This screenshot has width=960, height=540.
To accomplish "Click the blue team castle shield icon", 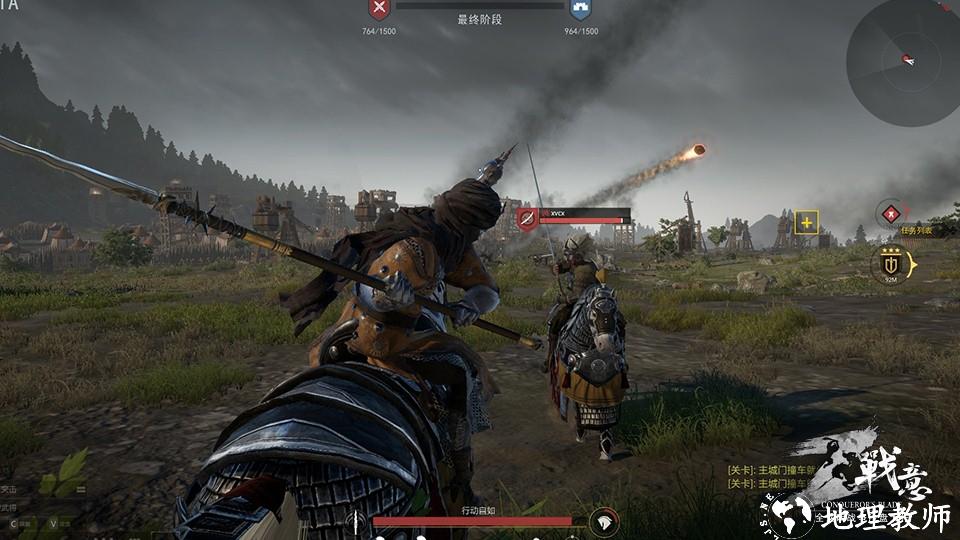I will (580, 11).
